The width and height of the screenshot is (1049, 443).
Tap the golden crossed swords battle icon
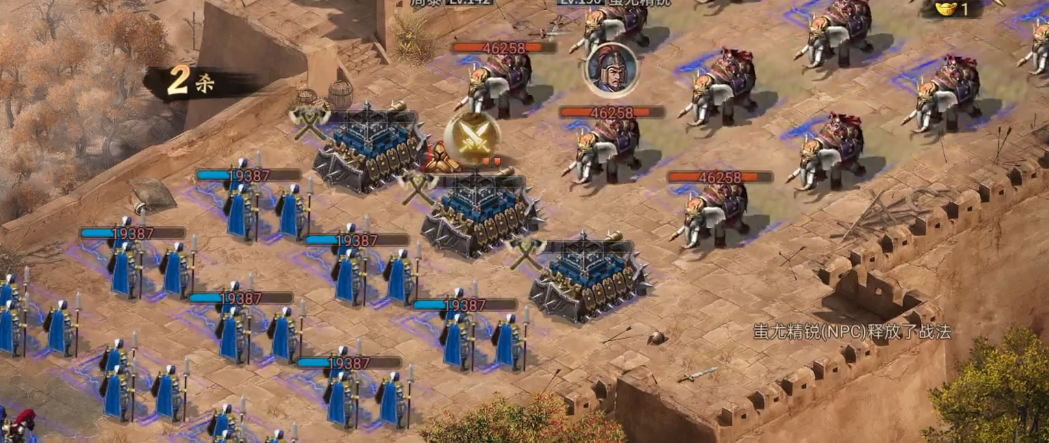tap(471, 139)
